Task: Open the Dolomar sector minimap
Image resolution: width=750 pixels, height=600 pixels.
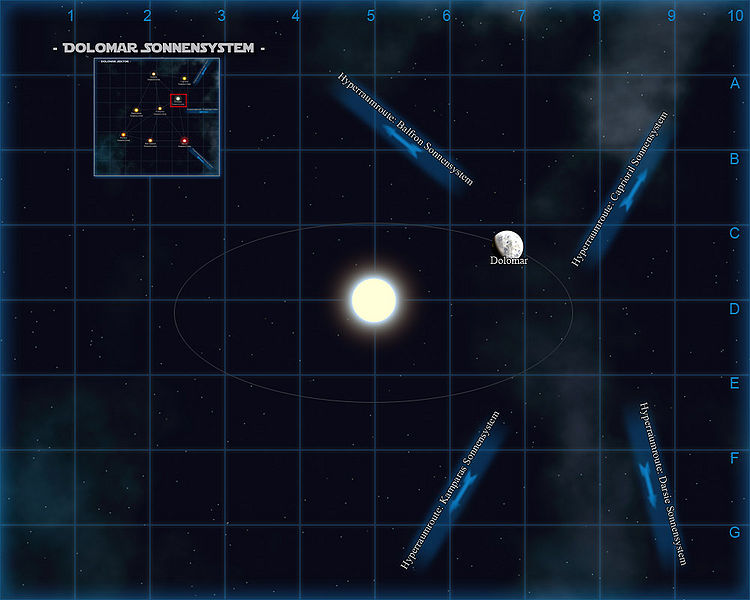Action: (x=157, y=117)
